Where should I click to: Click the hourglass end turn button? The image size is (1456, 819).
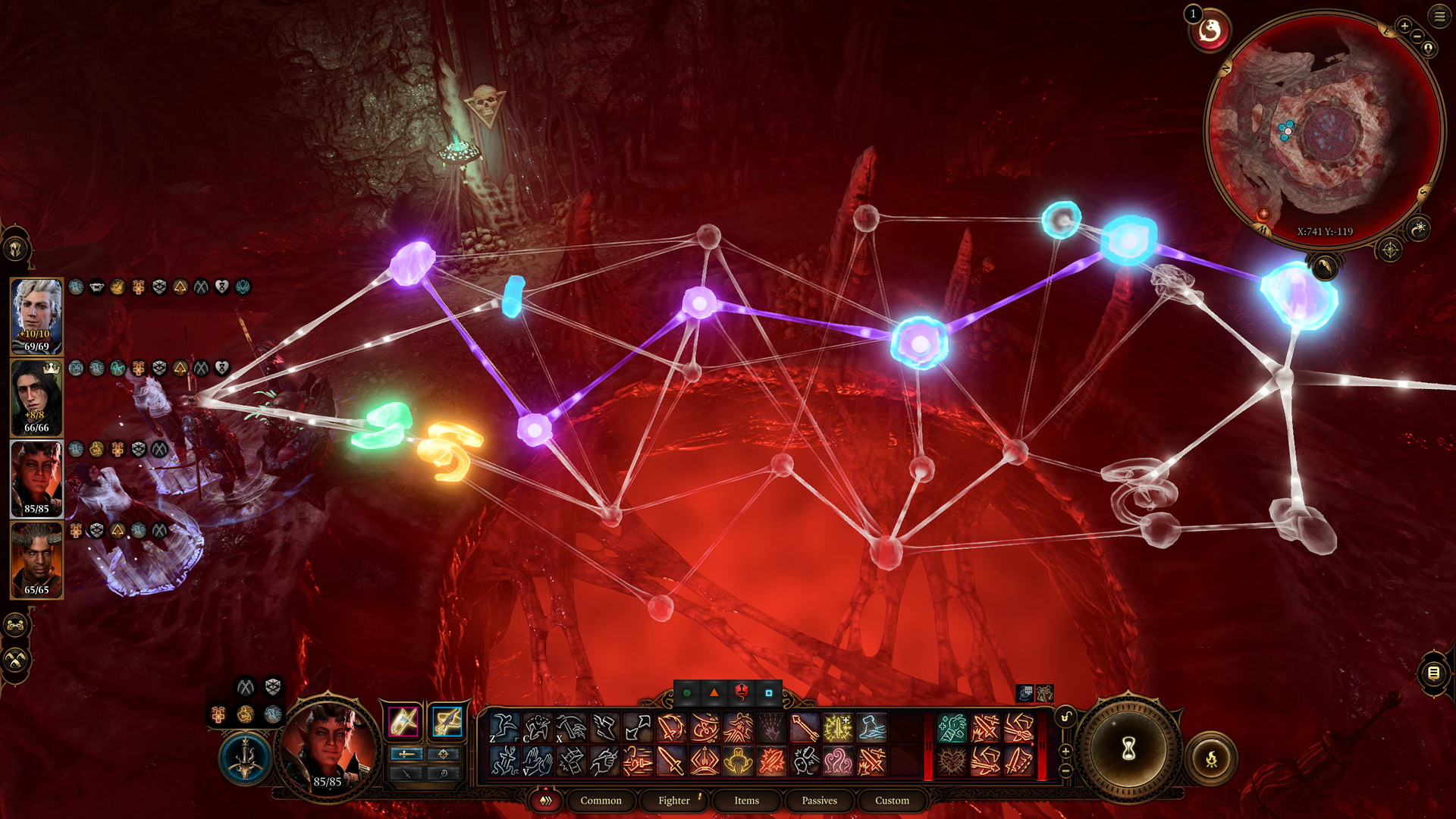(1128, 749)
